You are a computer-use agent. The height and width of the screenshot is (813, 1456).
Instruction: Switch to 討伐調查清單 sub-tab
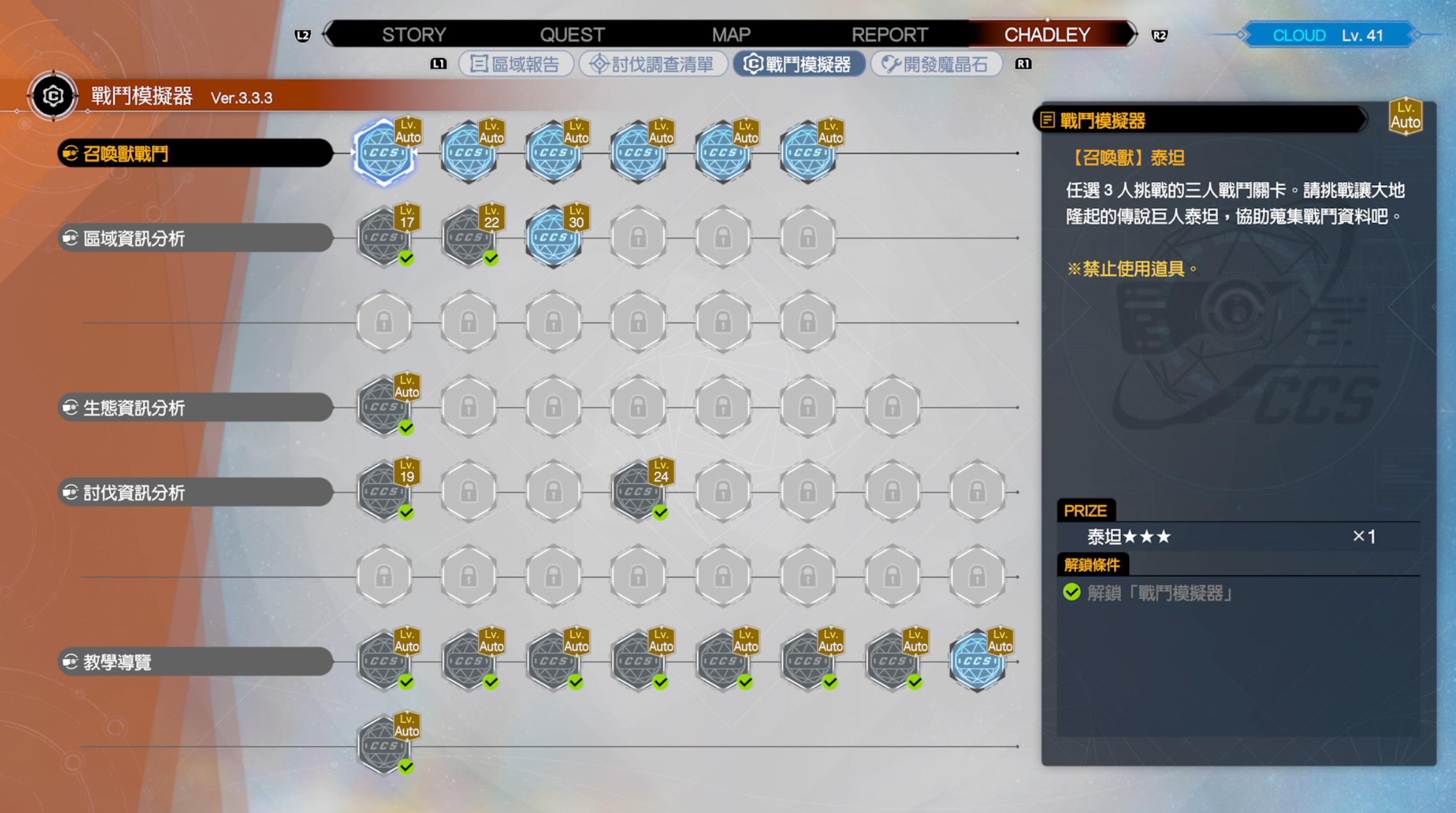(x=652, y=64)
